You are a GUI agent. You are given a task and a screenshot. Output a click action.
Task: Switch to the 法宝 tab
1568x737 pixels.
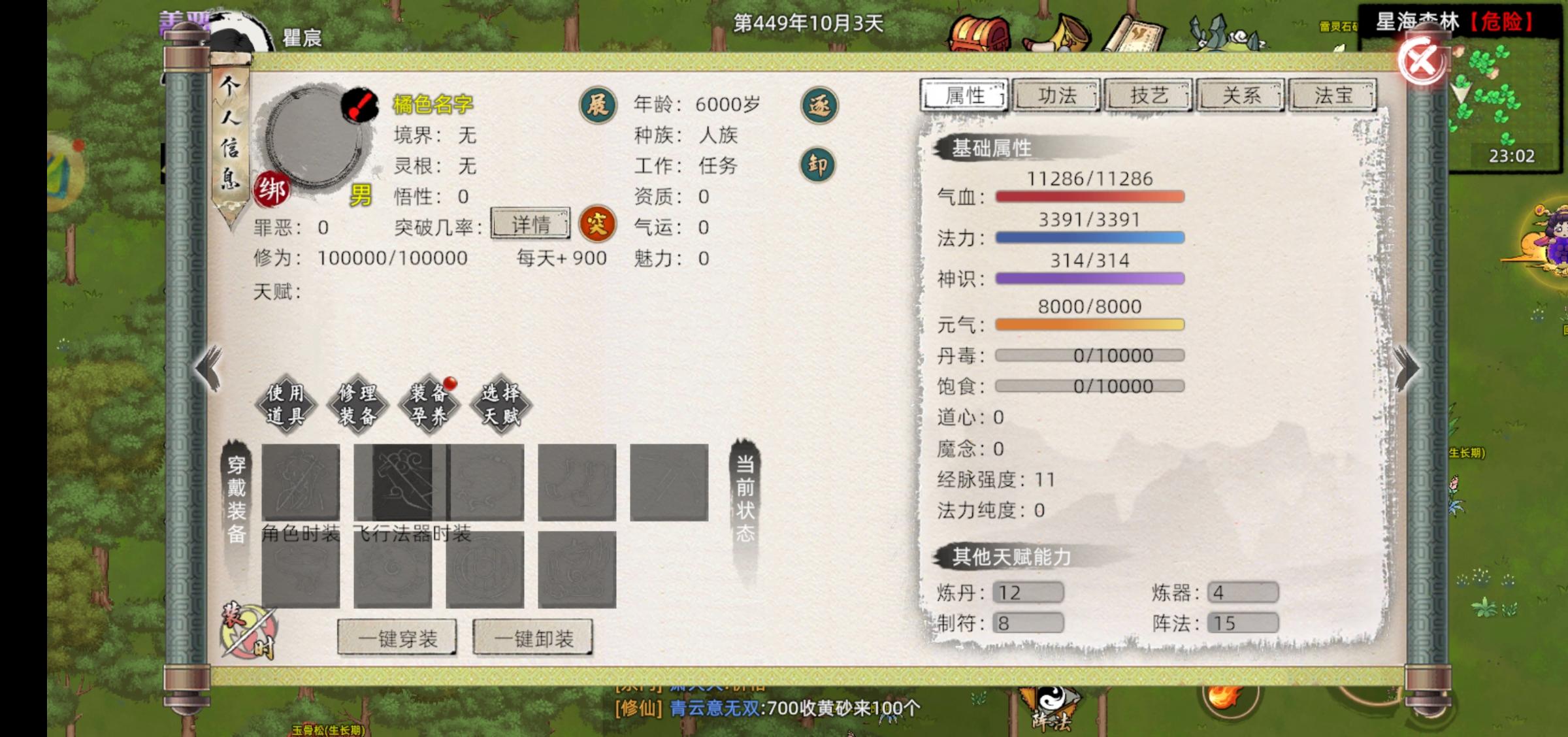pos(1331,95)
